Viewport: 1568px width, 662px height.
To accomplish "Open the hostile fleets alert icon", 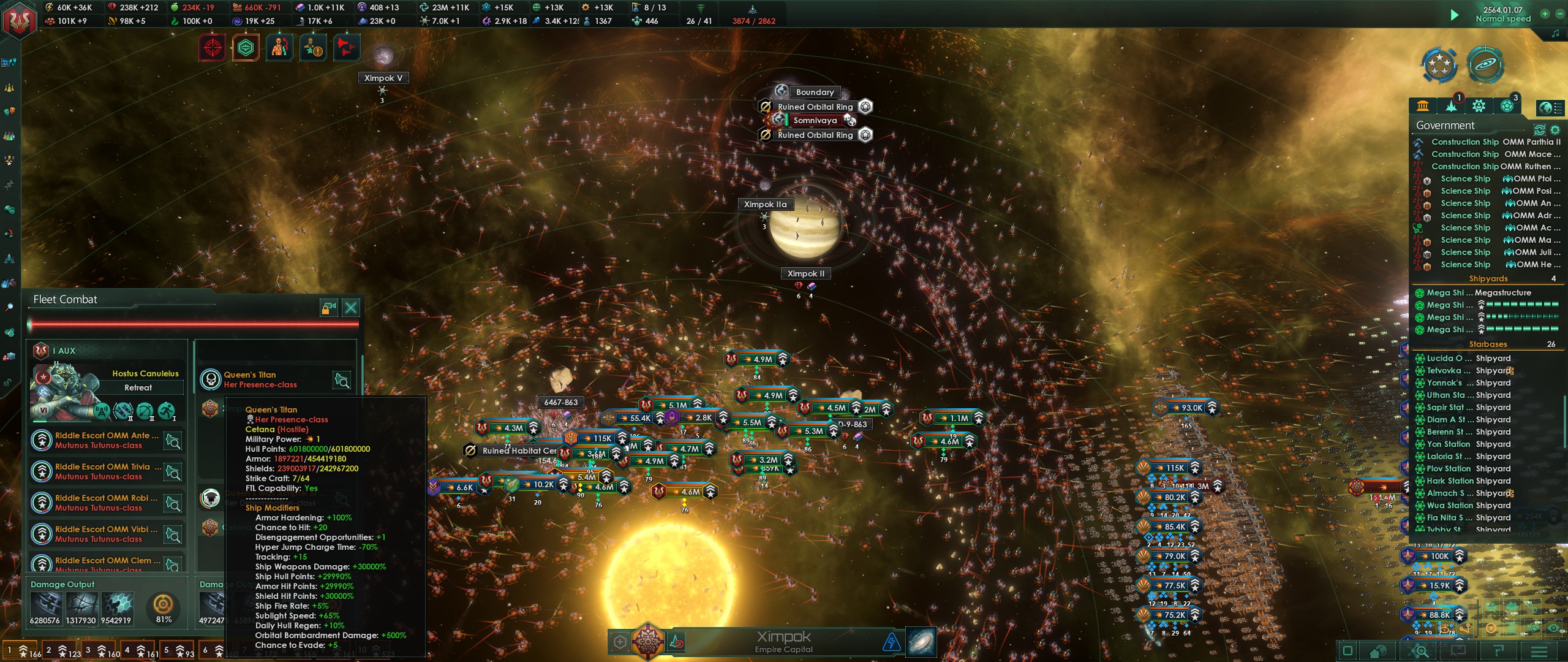I will click(x=346, y=47).
